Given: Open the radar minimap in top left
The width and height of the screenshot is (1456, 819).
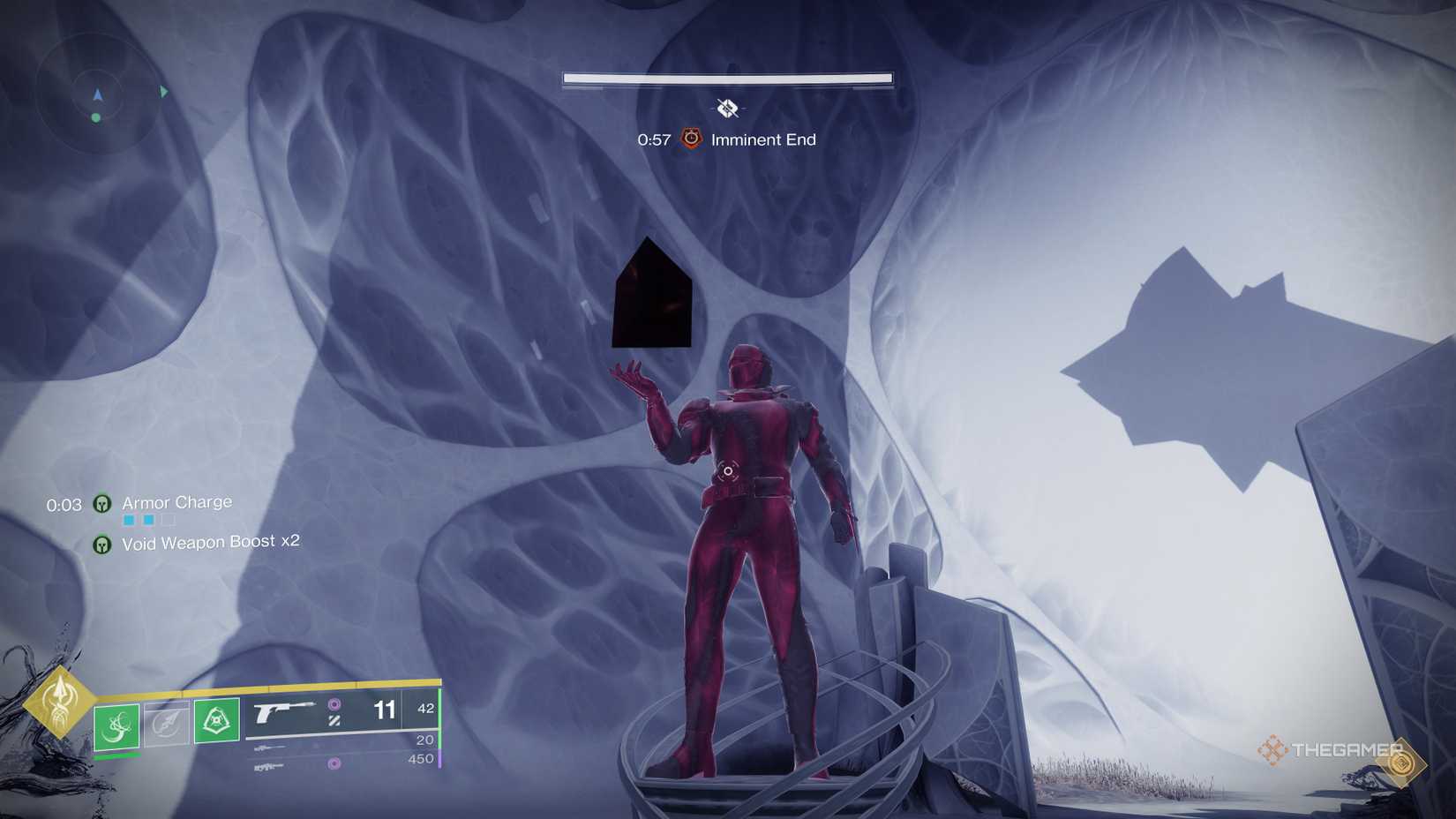Looking at the screenshot, I should click(x=97, y=93).
